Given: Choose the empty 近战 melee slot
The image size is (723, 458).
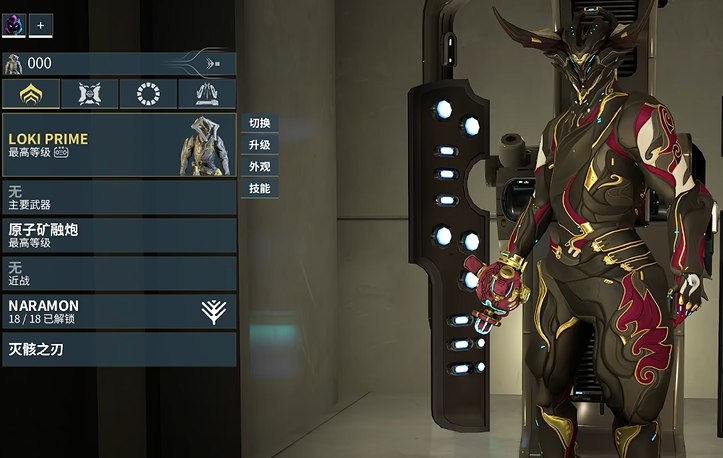Looking at the screenshot, I should point(118,273).
